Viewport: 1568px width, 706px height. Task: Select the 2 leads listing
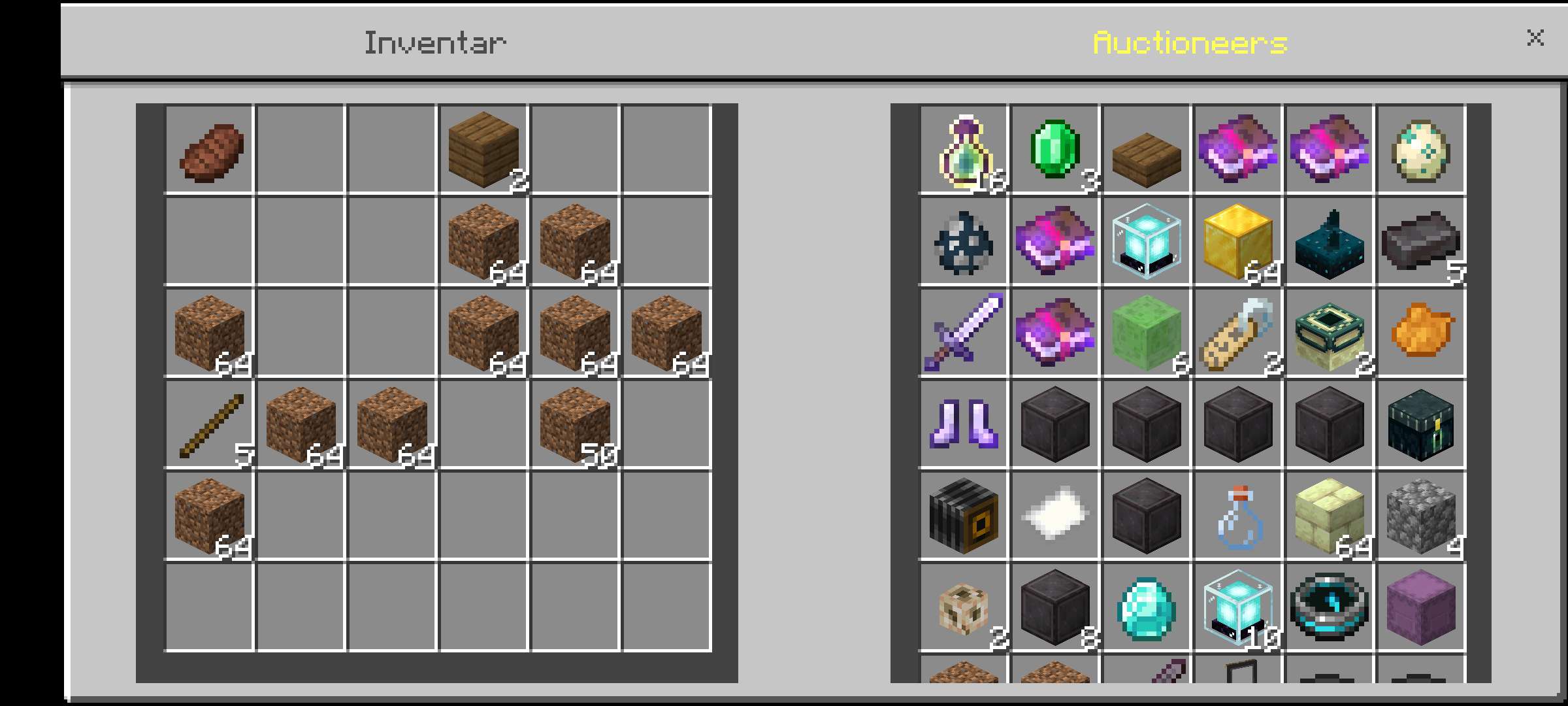tap(1238, 333)
